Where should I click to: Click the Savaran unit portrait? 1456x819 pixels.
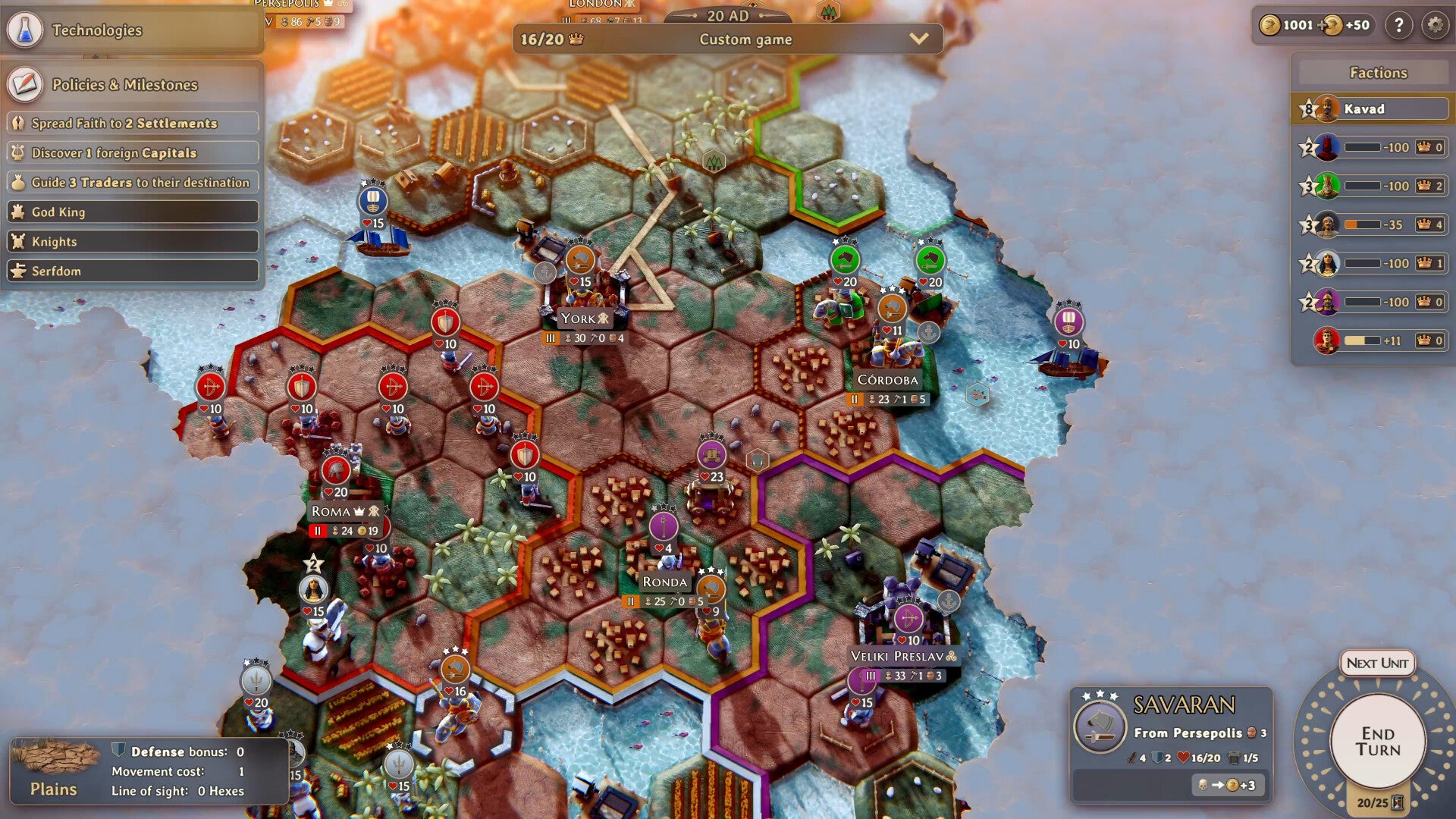1100,726
